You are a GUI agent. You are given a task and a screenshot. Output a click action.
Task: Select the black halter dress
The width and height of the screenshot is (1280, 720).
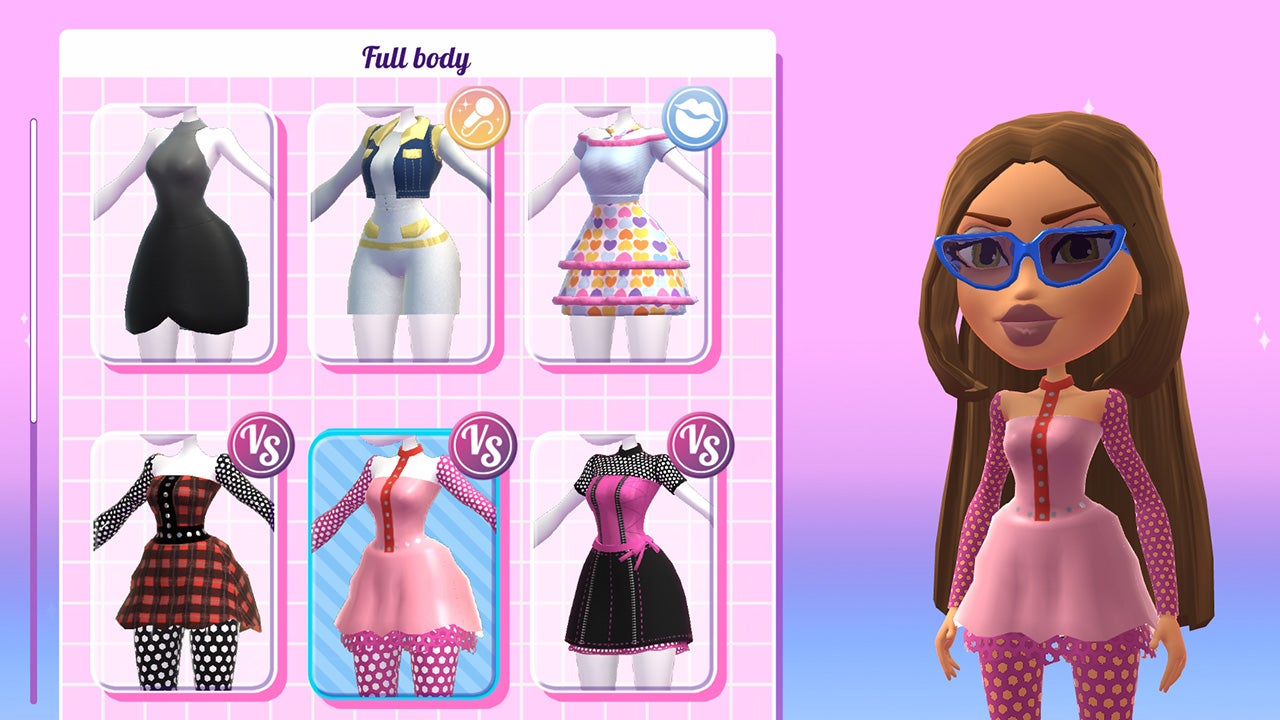tap(183, 240)
